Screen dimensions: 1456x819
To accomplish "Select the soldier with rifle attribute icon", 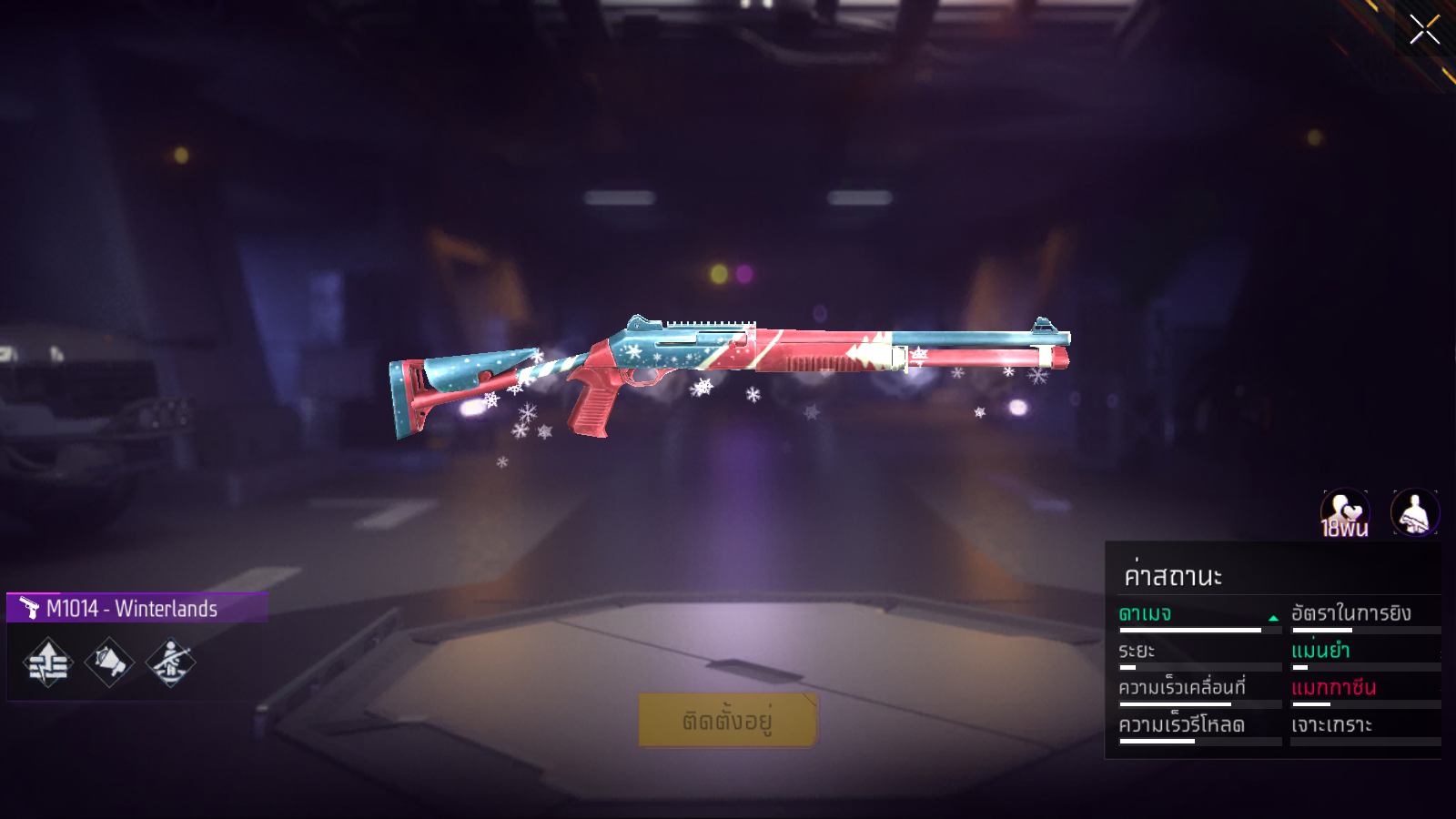I will [x=170, y=662].
